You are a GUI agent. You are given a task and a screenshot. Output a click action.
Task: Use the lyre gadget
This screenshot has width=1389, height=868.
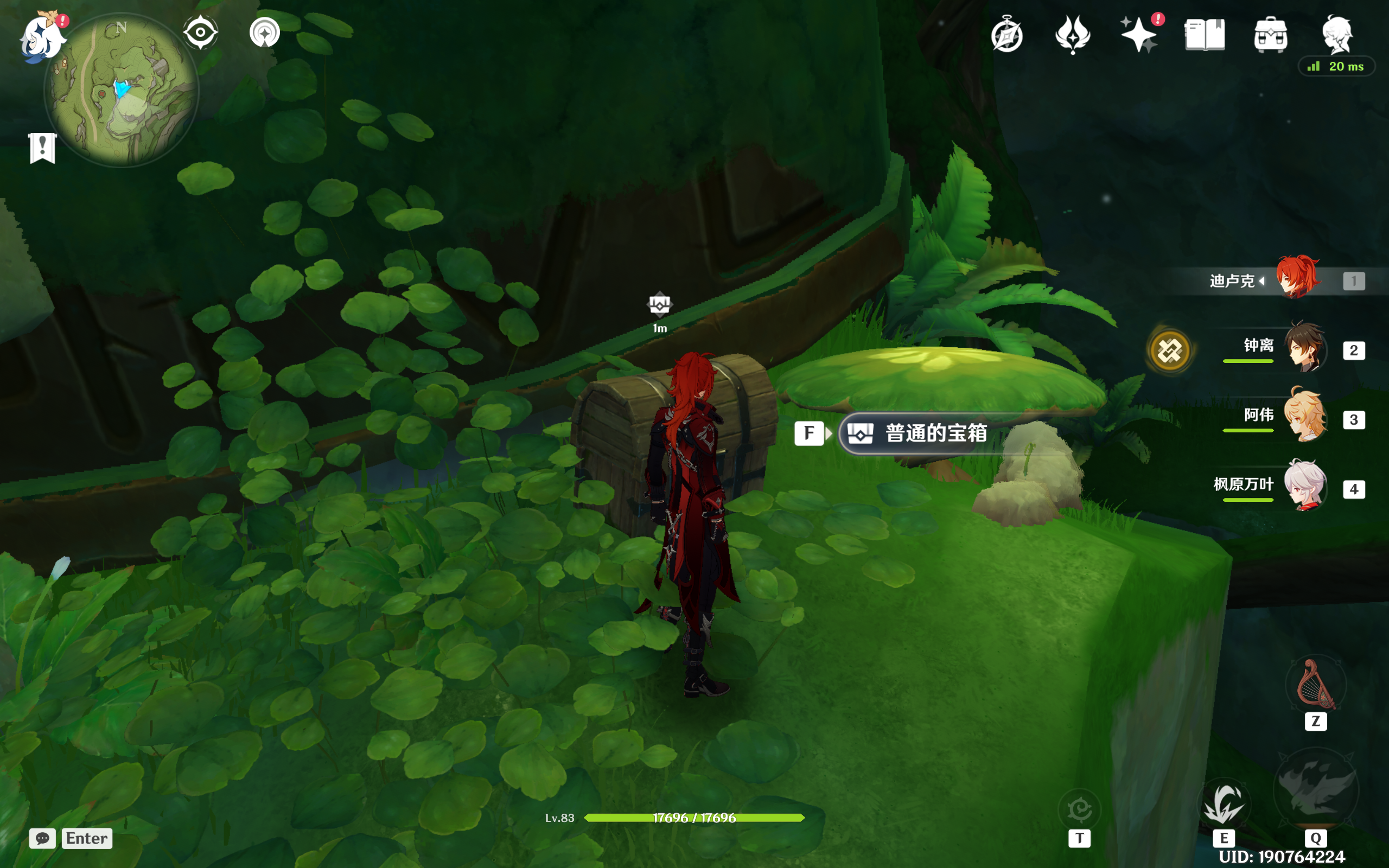pos(1316,685)
